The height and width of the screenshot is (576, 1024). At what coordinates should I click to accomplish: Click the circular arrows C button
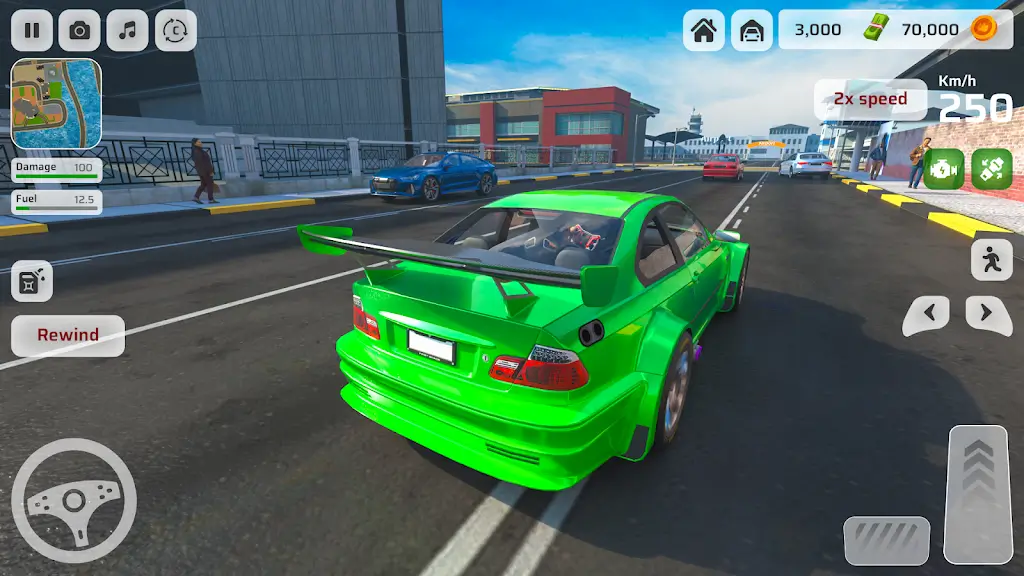coord(175,30)
